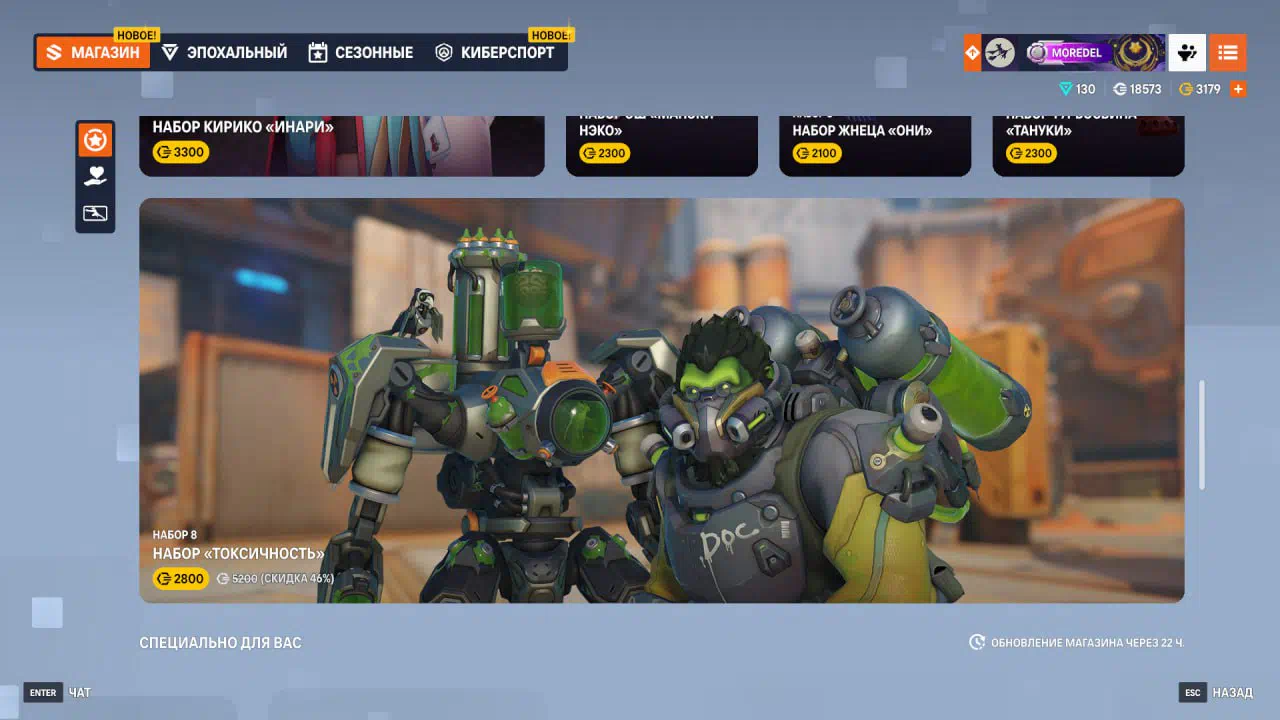Add coins with the plus button
The height and width of the screenshot is (720, 1280).
point(1238,89)
